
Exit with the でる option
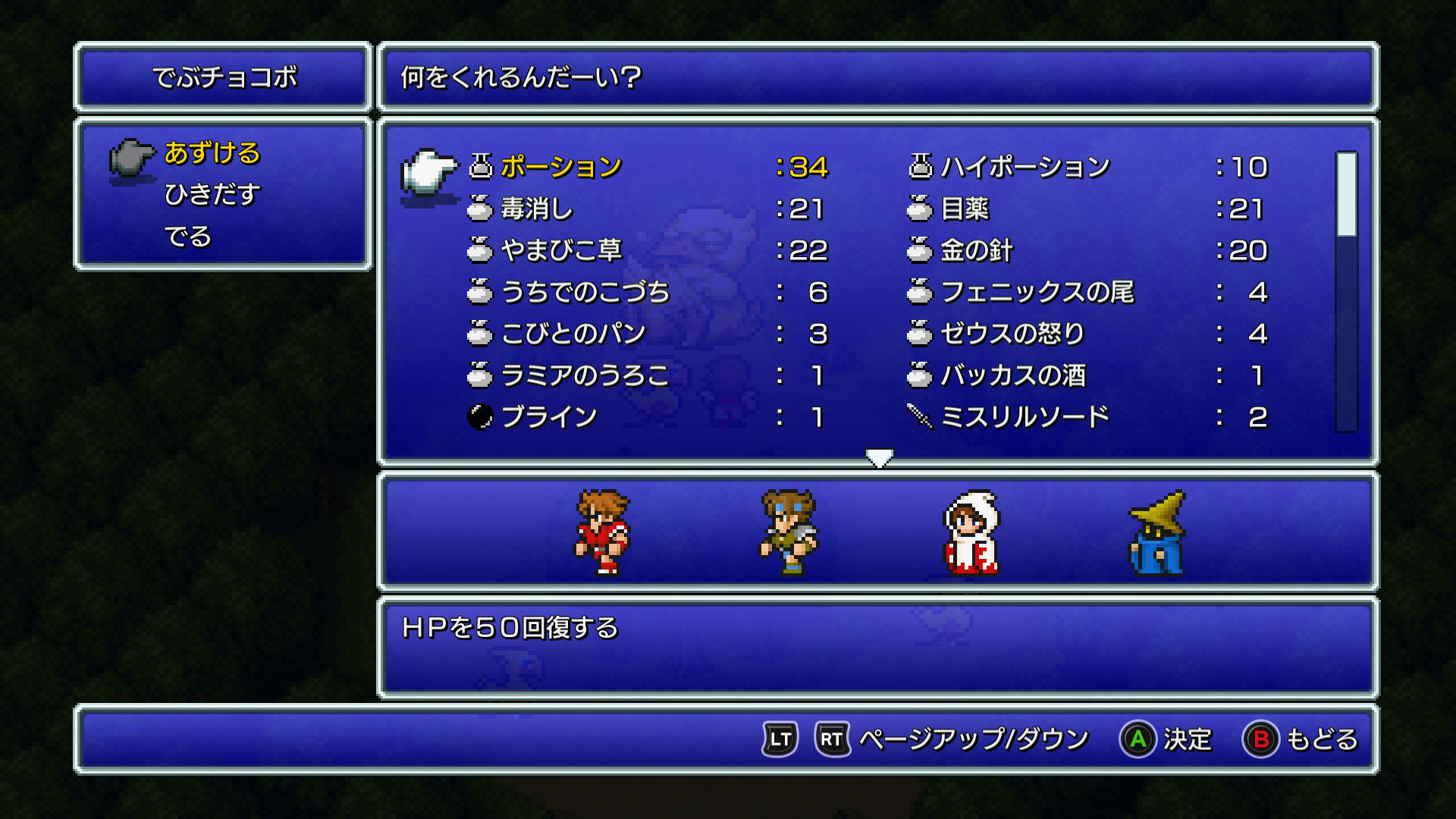coord(187,237)
